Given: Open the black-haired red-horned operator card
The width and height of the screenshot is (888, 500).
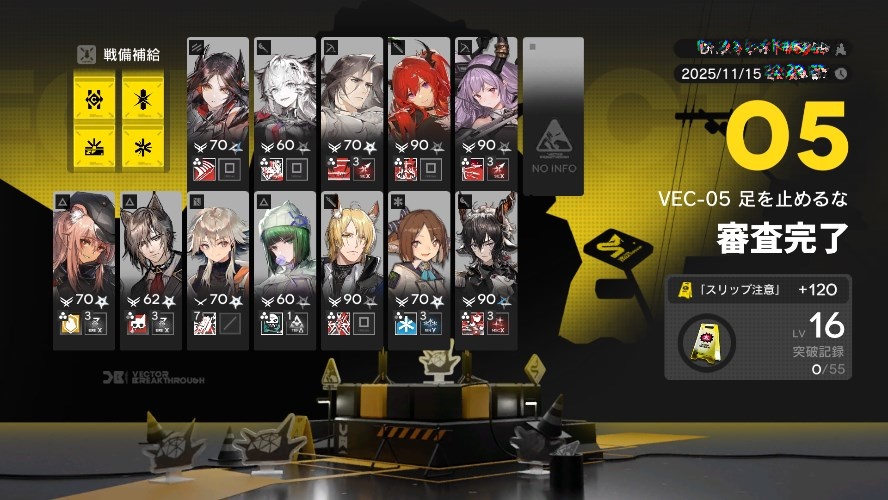Looking at the screenshot, I should click(x=218, y=110).
